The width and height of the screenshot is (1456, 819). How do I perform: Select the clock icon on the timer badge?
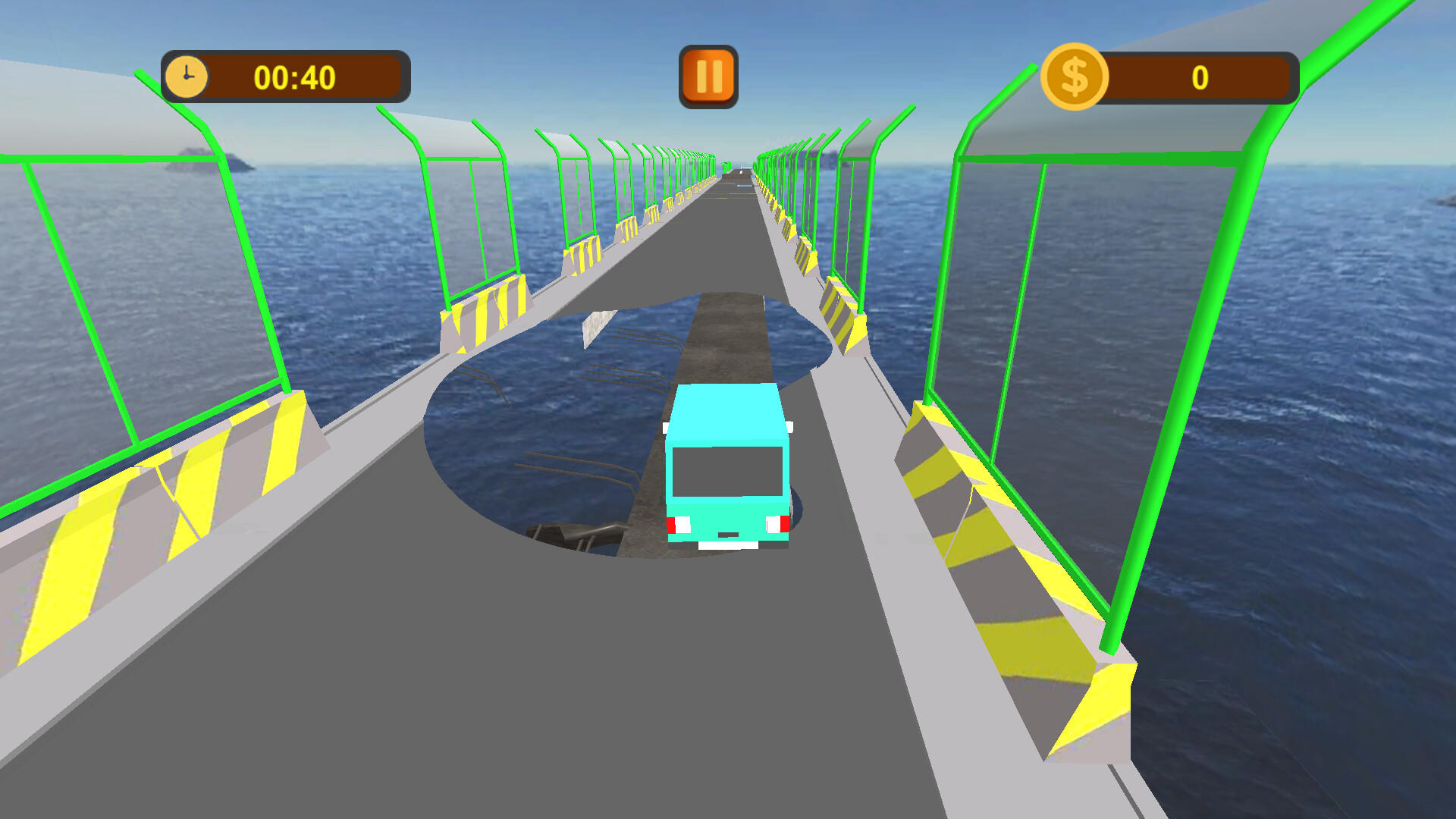click(186, 75)
